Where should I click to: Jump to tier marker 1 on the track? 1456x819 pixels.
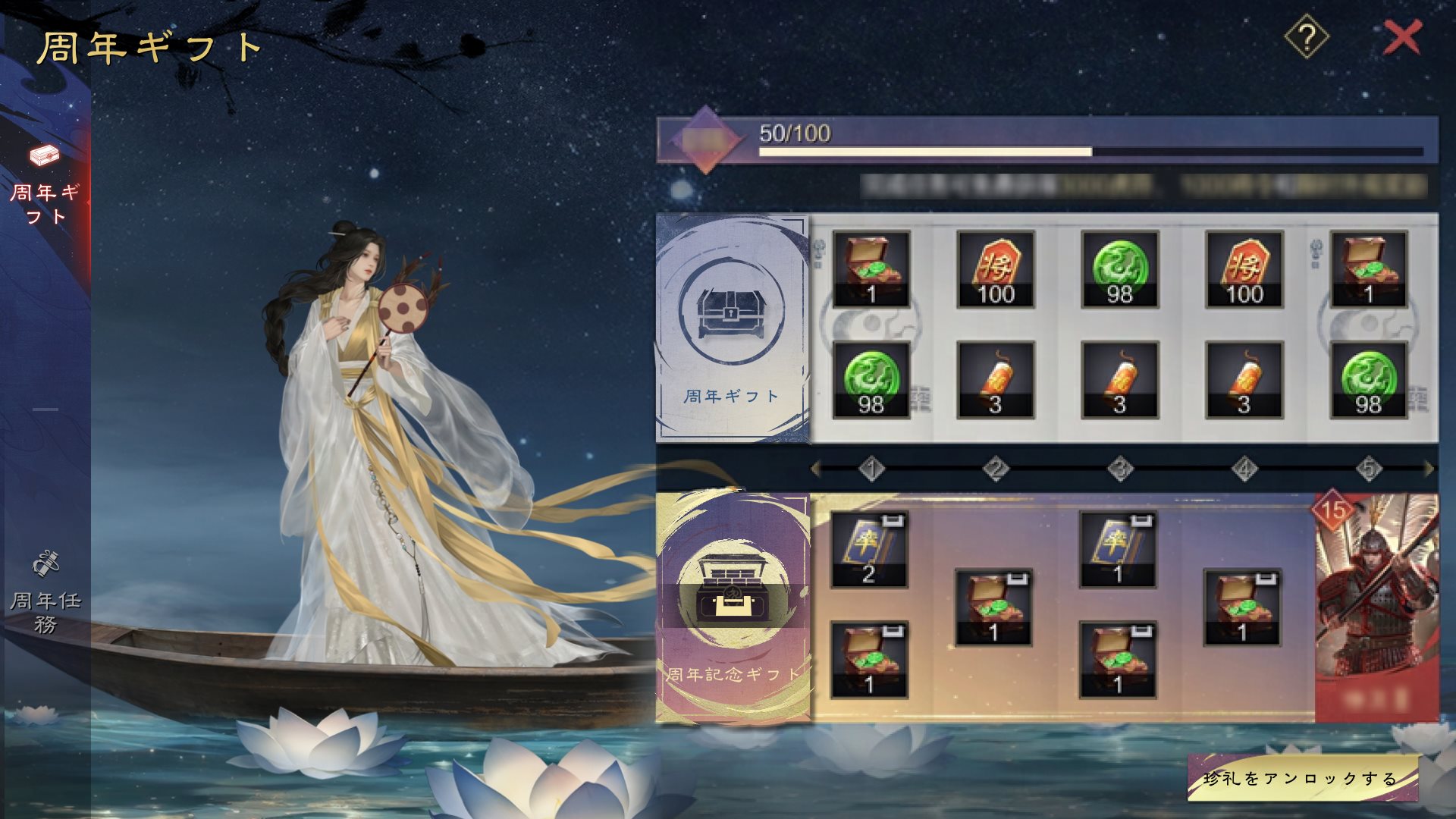[x=871, y=469]
